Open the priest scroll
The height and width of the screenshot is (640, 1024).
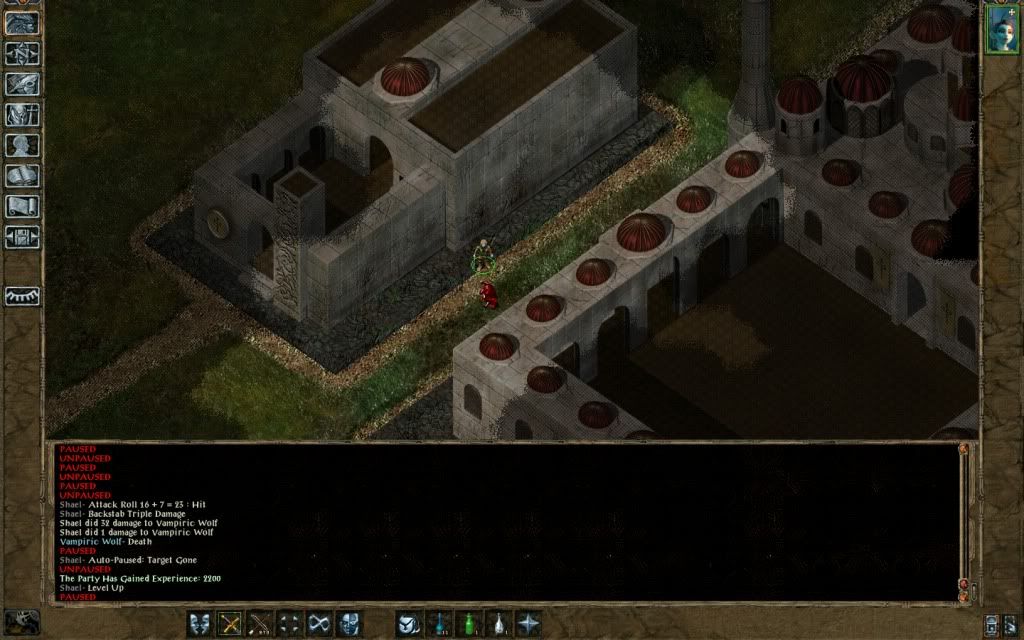(22, 207)
